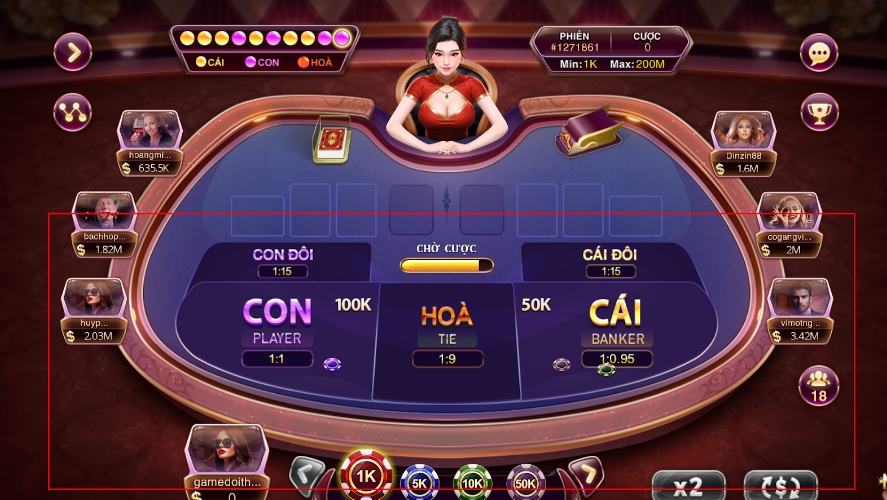
Task: Expand the side menu arrow button
Action: tap(73, 51)
